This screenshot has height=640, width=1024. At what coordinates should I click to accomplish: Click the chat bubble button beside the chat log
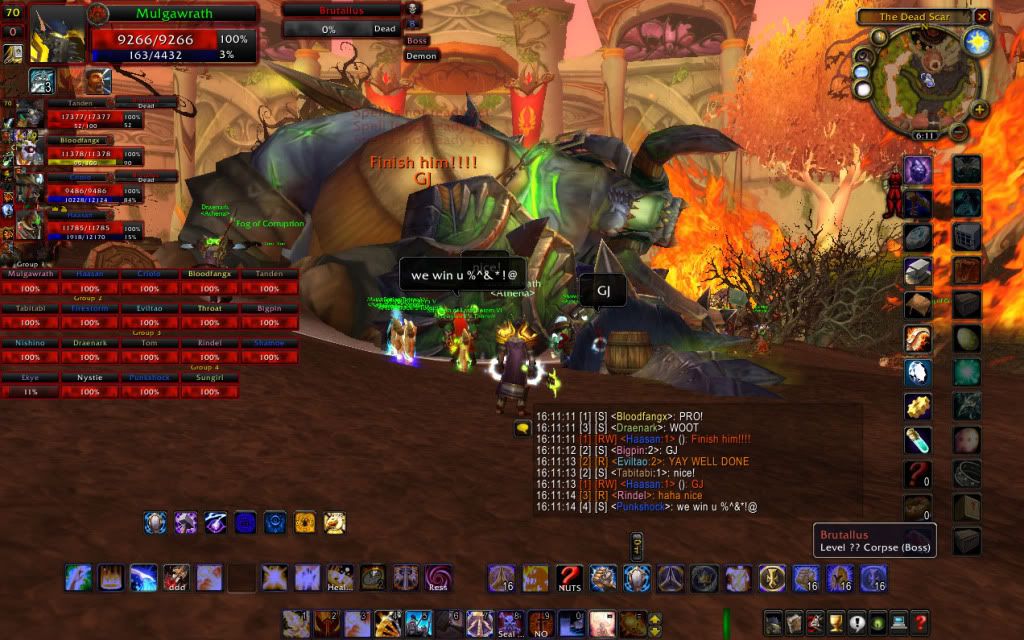(522, 429)
